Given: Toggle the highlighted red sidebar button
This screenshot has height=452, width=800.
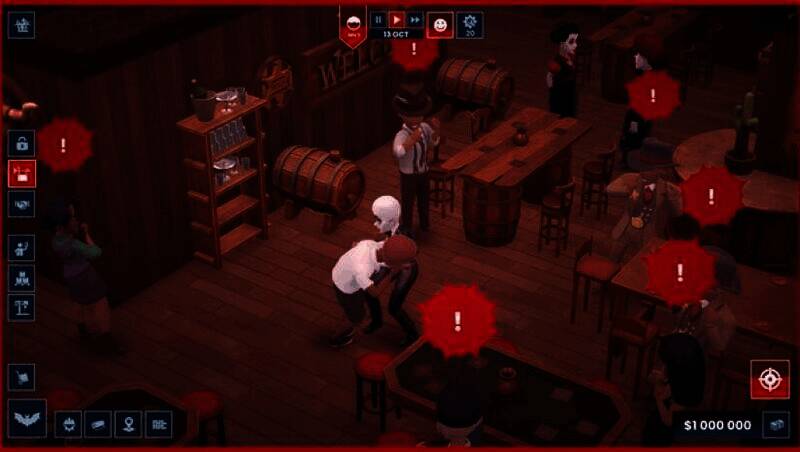Looking at the screenshot, I should click(x=21, y=173).
